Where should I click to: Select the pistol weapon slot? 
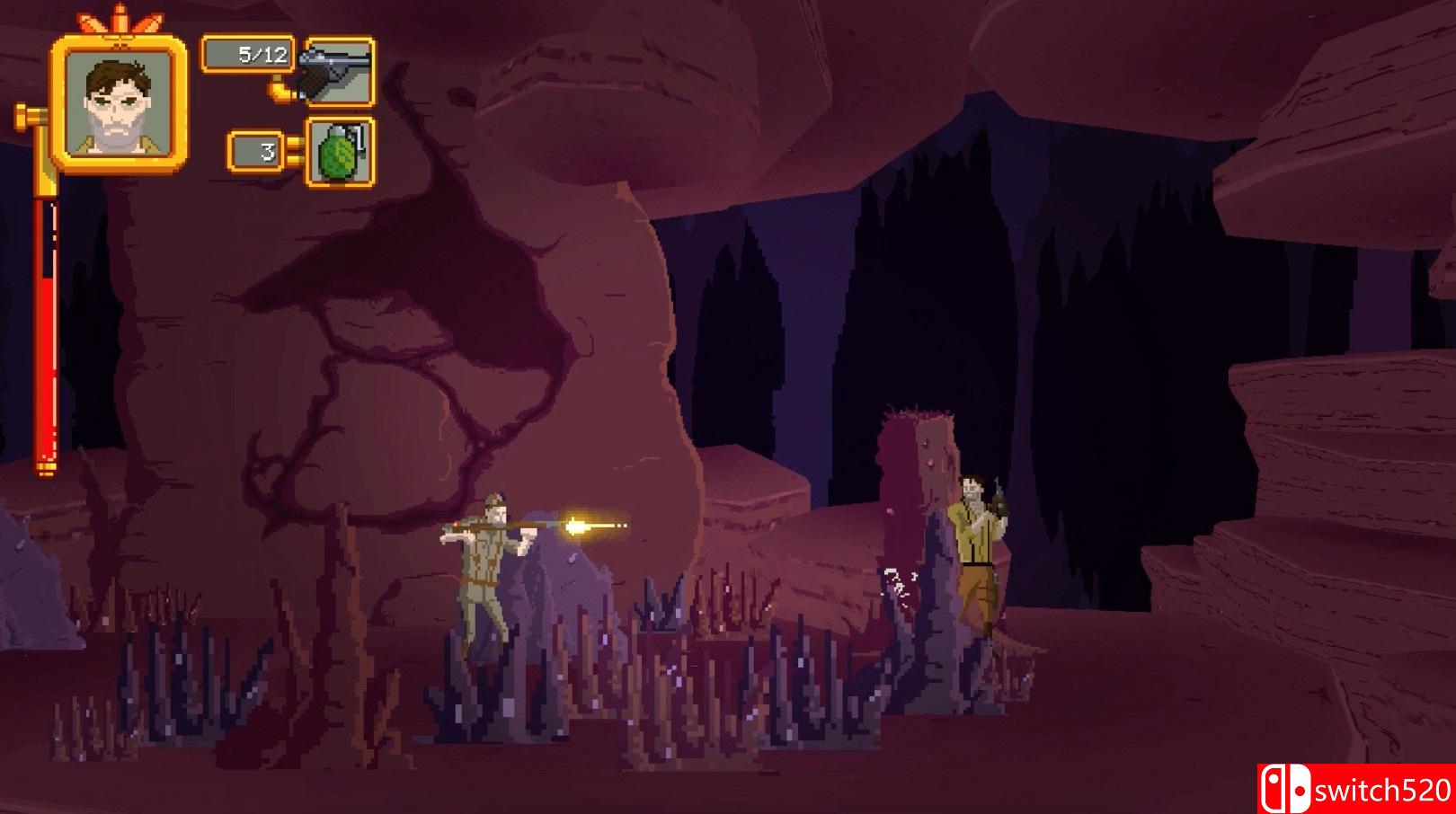click(x=339, y=72)
